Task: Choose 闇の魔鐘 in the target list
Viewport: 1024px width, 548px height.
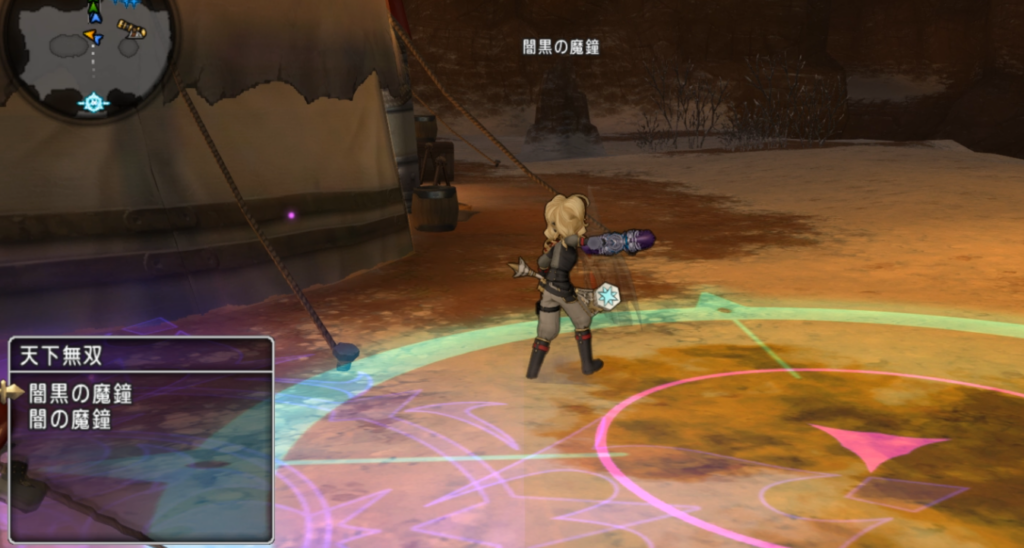Action: tap(70, 420)
